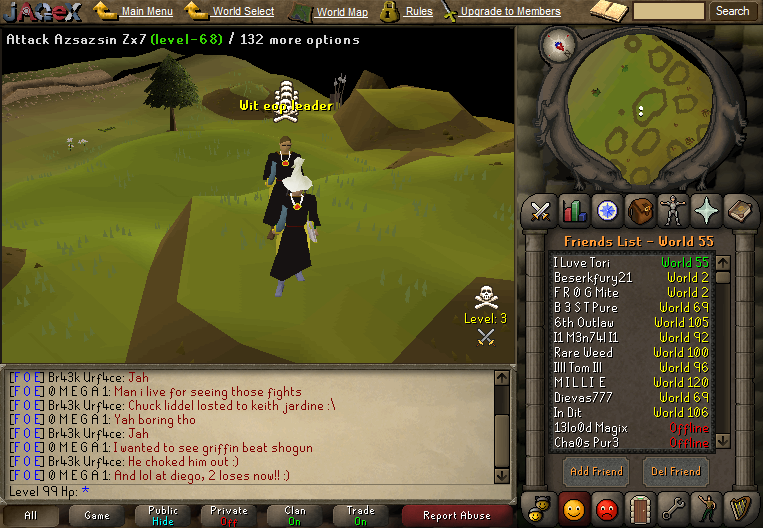Open the worn equipment tab
Image resolution: width=763 pixels, height=528 pixels.
click(x=673, y=210)
